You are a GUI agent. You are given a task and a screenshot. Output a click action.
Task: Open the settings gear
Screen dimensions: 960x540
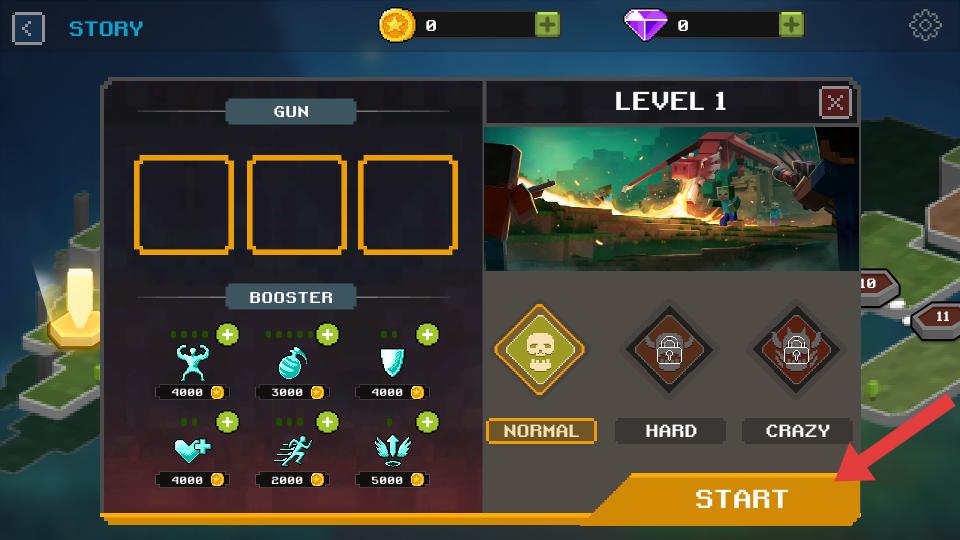click(925, 26)
